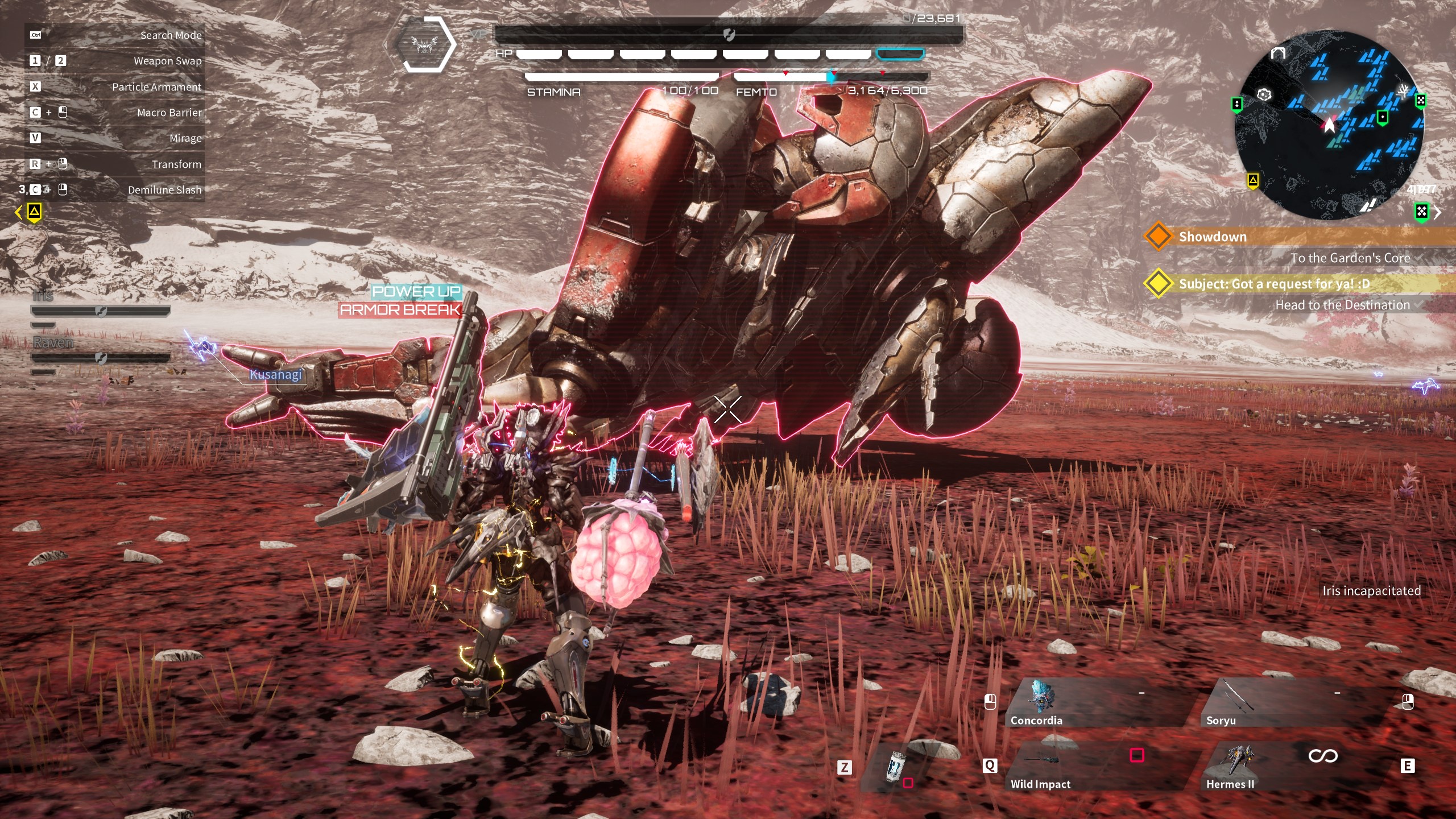Select the Mirage command entry
The height and width of the screenshot is (819, 1456).
(114, 138)
